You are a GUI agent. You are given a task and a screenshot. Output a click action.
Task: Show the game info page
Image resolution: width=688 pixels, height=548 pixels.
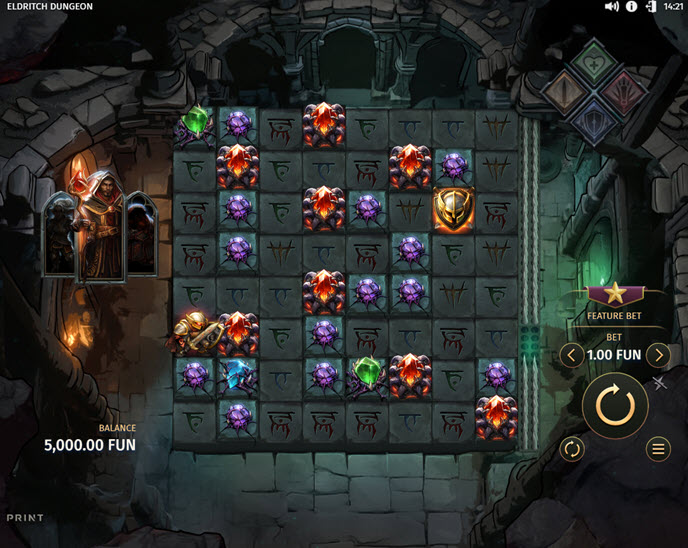631,7
